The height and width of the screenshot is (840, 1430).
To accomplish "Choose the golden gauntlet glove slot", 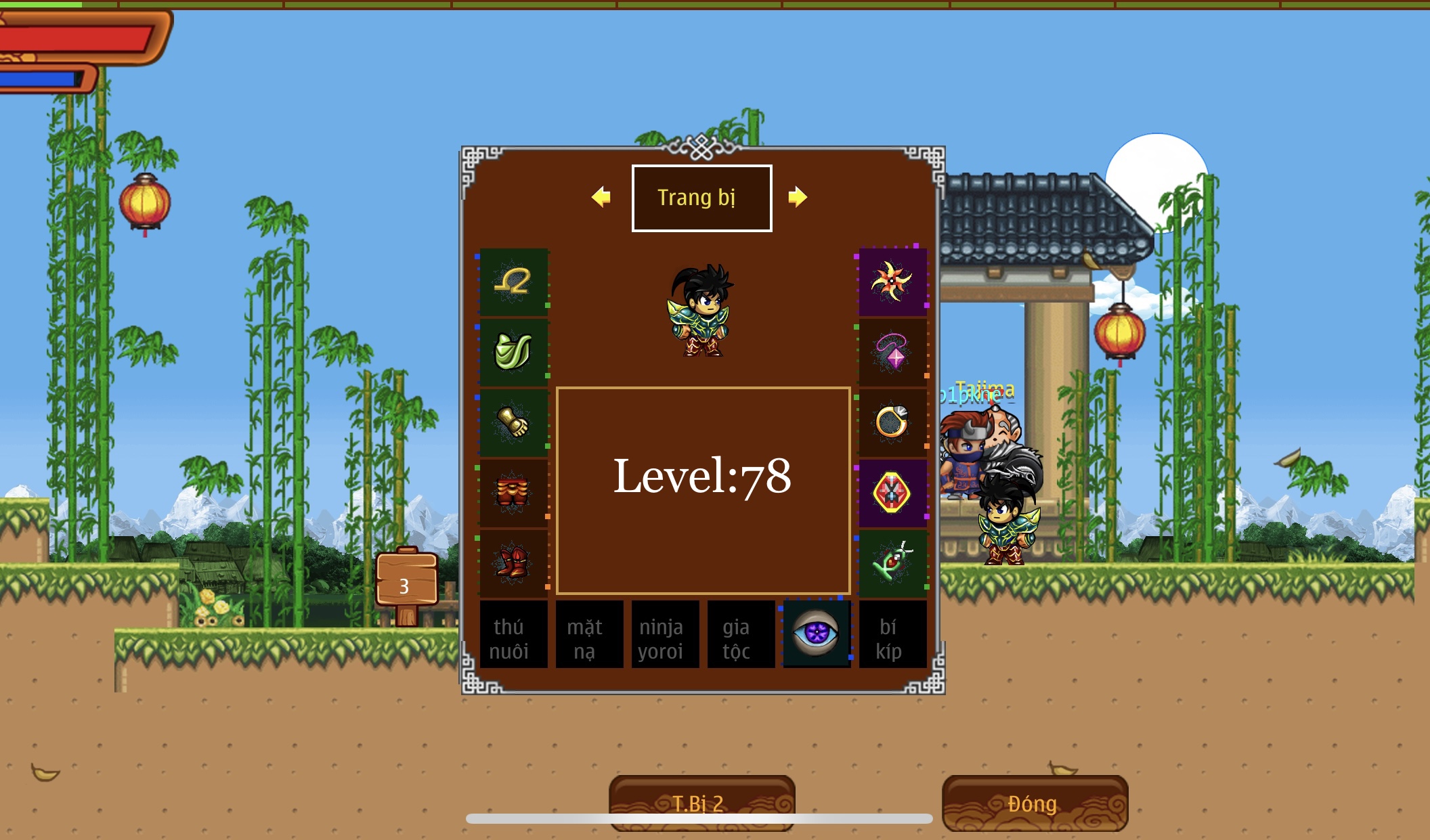I will 513,423.
